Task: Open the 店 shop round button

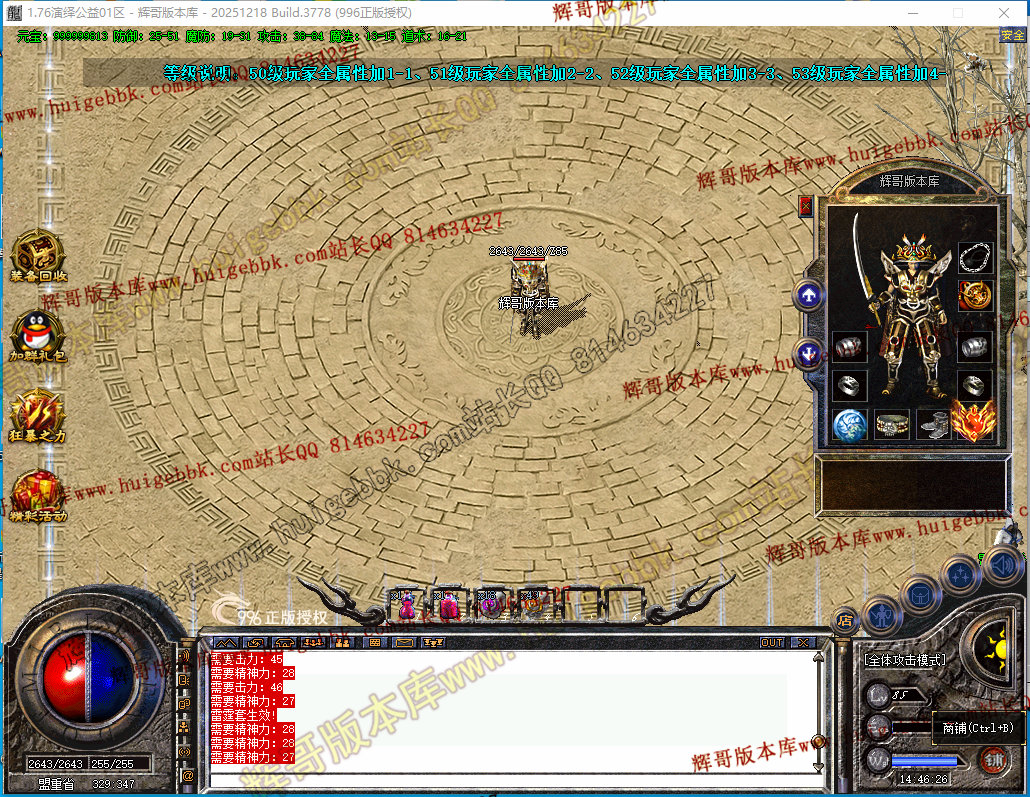Action: pyautogui.click(x=845, y=619)
